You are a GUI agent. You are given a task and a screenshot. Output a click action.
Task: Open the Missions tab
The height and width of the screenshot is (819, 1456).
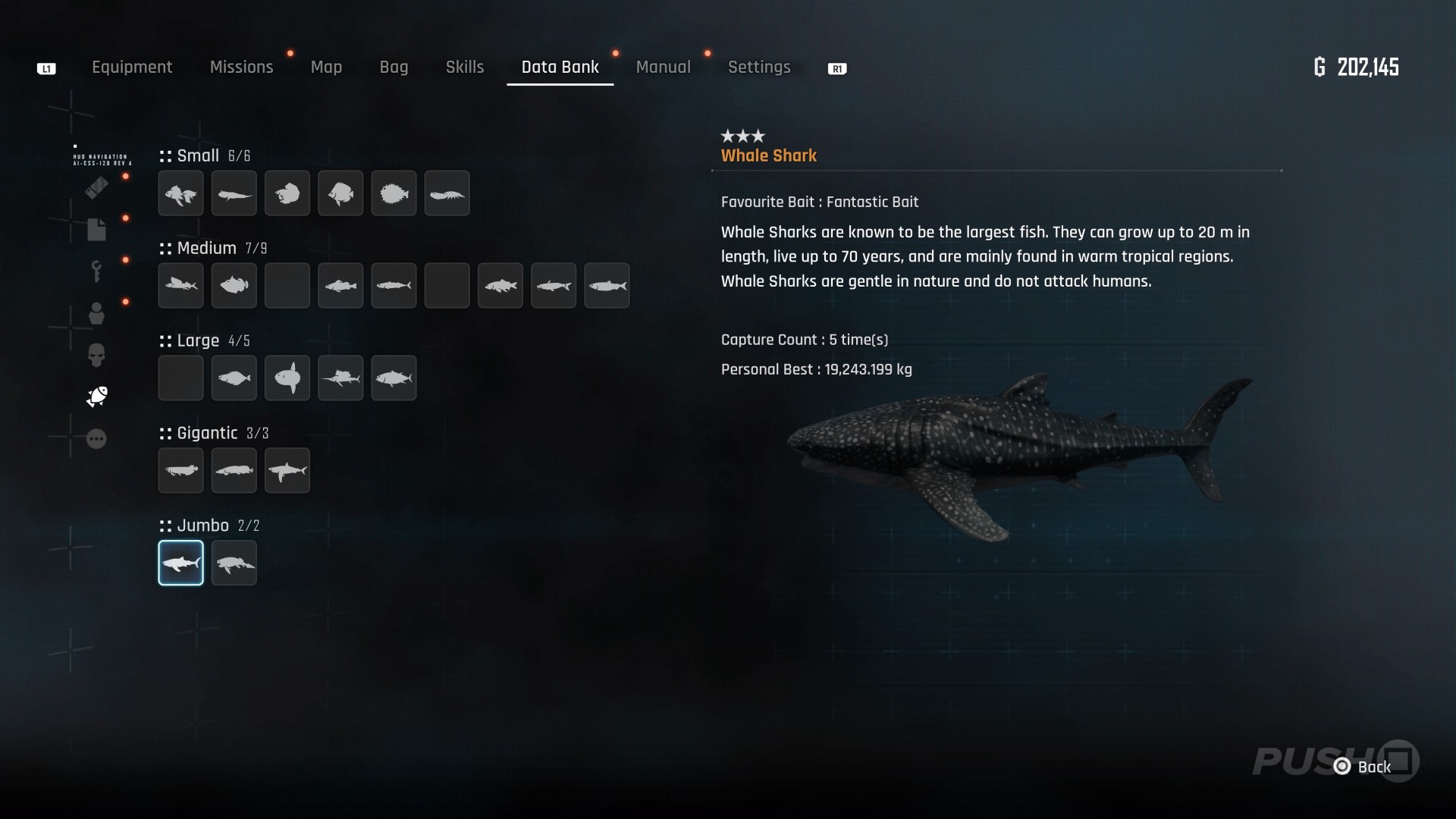pyautogui.click(x=241, y=67)
